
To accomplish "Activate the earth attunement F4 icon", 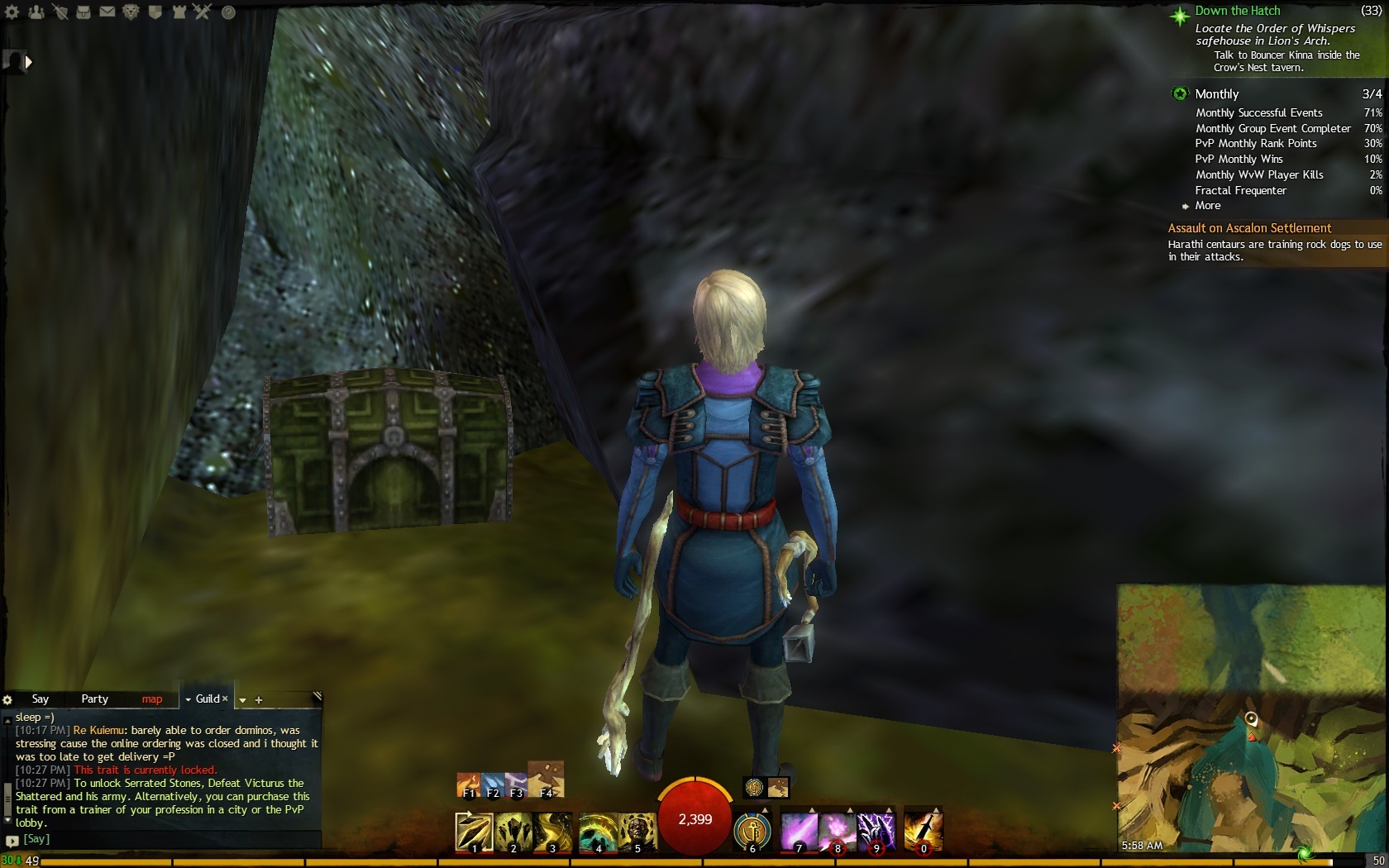I will (545, 780).
